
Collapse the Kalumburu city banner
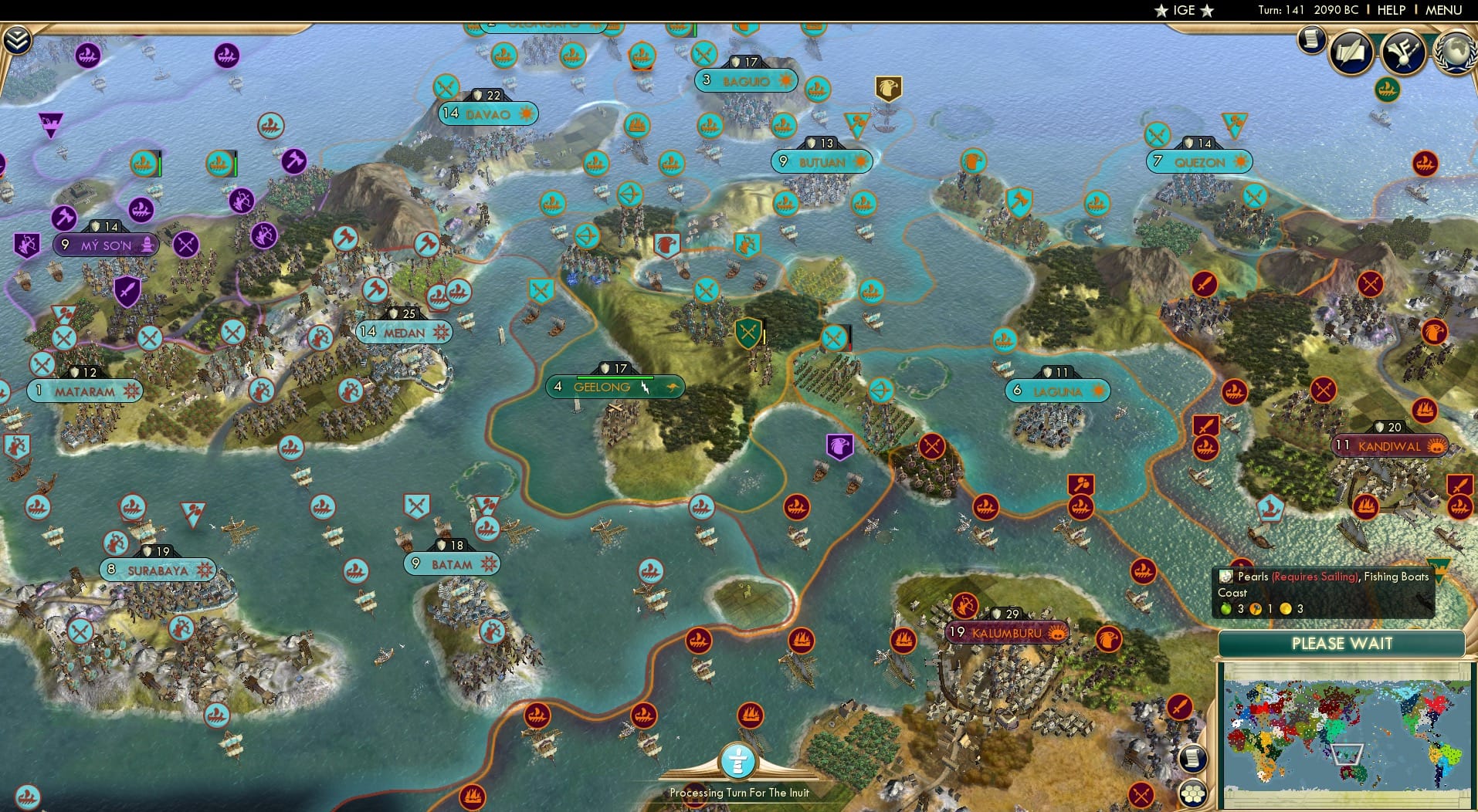[x=1006, y=632]
